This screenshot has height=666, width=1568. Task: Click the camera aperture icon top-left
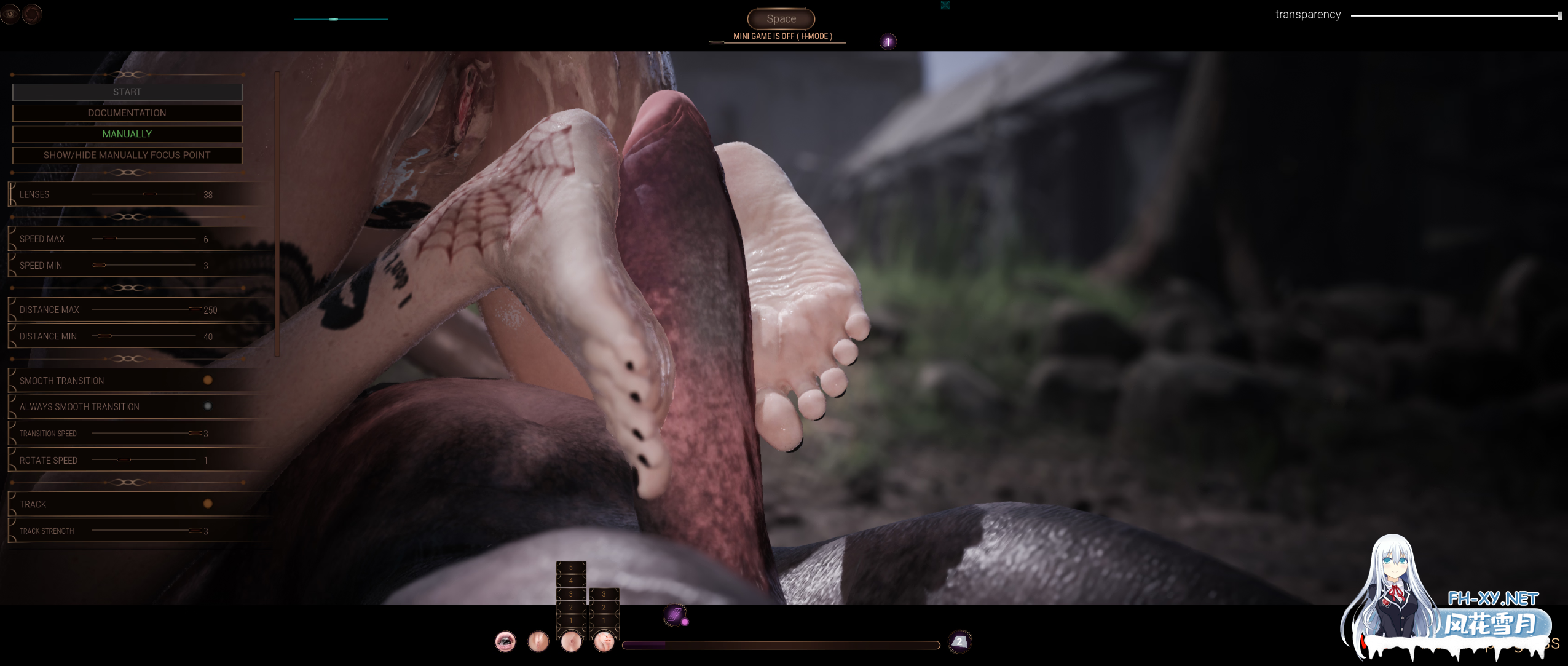[32, 14]
